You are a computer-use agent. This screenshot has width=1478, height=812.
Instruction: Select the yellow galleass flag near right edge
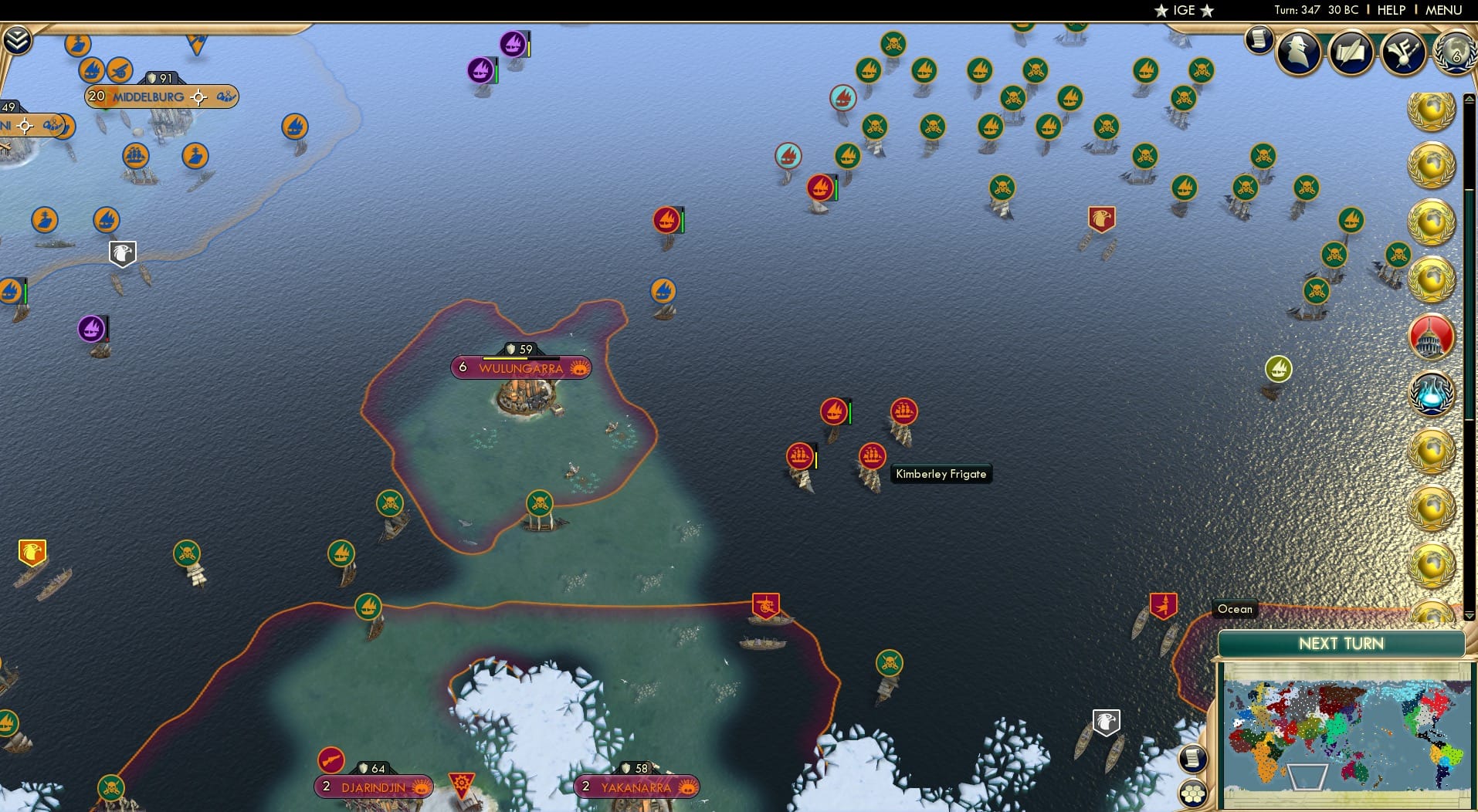click(1278, 370)
